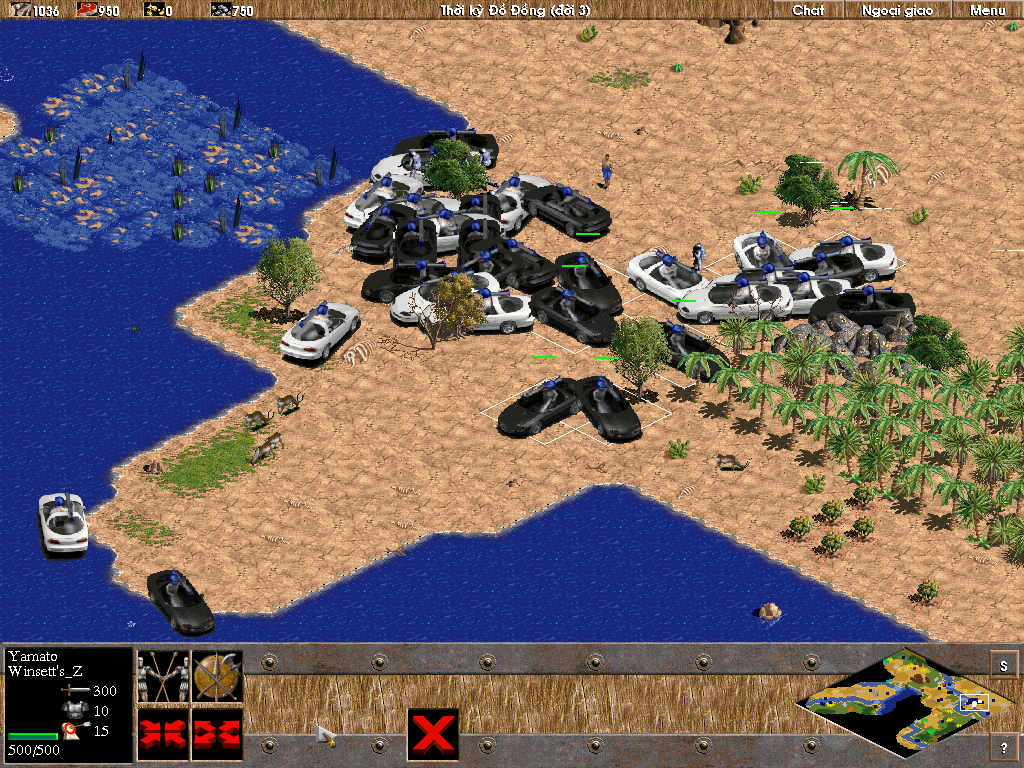The width and height of the screenshot is (1024, 768).
Task: Click the outward-pointing red arrows icon
Action: (217, 732)
